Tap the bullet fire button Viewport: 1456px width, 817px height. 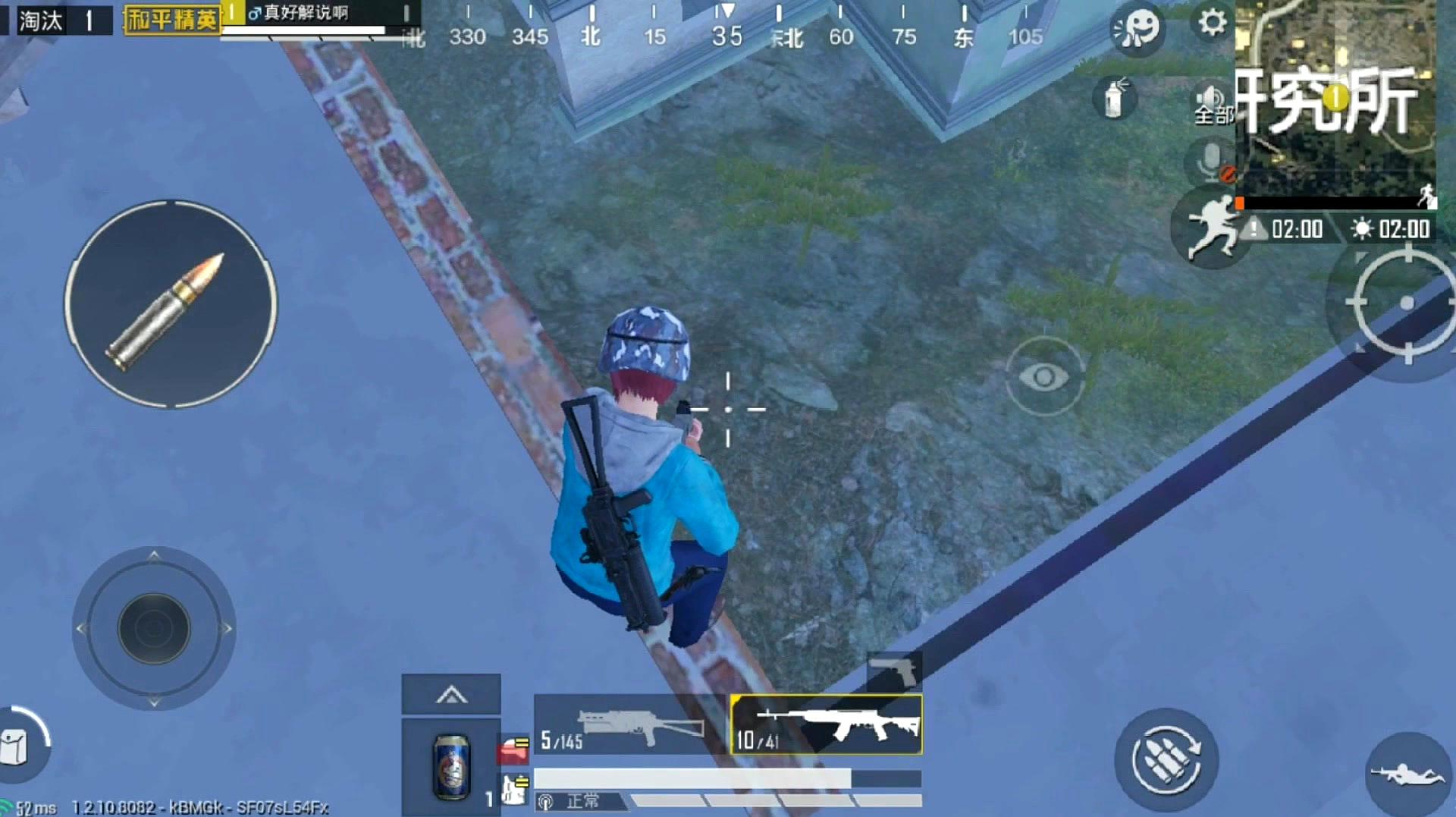click(x=171, y=305)
